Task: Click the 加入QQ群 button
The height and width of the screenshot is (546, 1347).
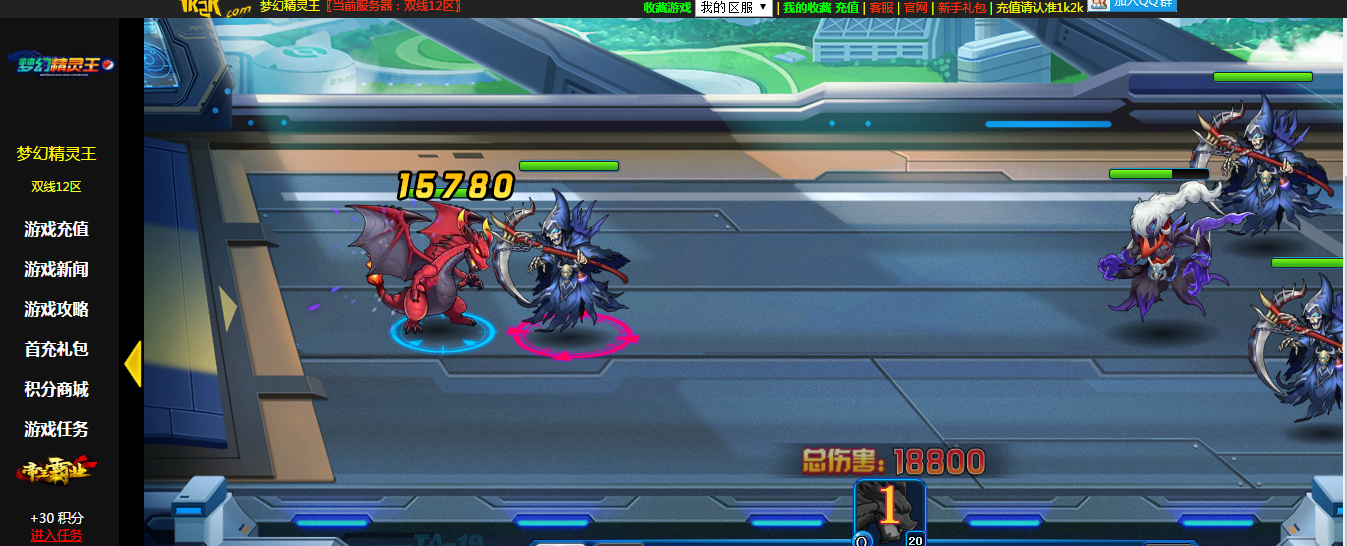Action: click(x=1132, y=4)
